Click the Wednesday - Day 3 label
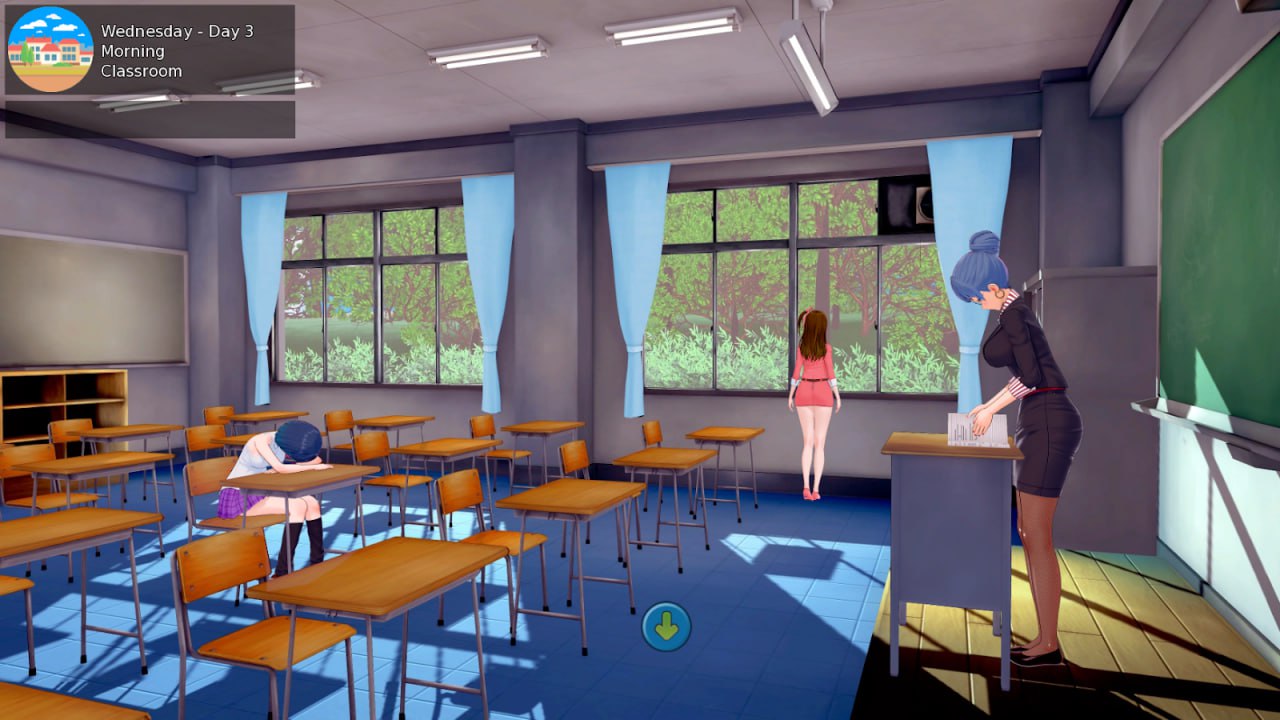The height and width of the screenshot is (720, 1280). [176, 31]
